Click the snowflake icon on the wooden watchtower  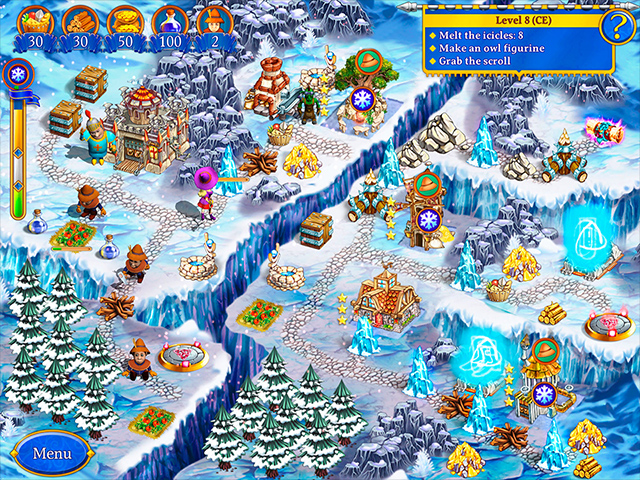(x=428, y=222)
